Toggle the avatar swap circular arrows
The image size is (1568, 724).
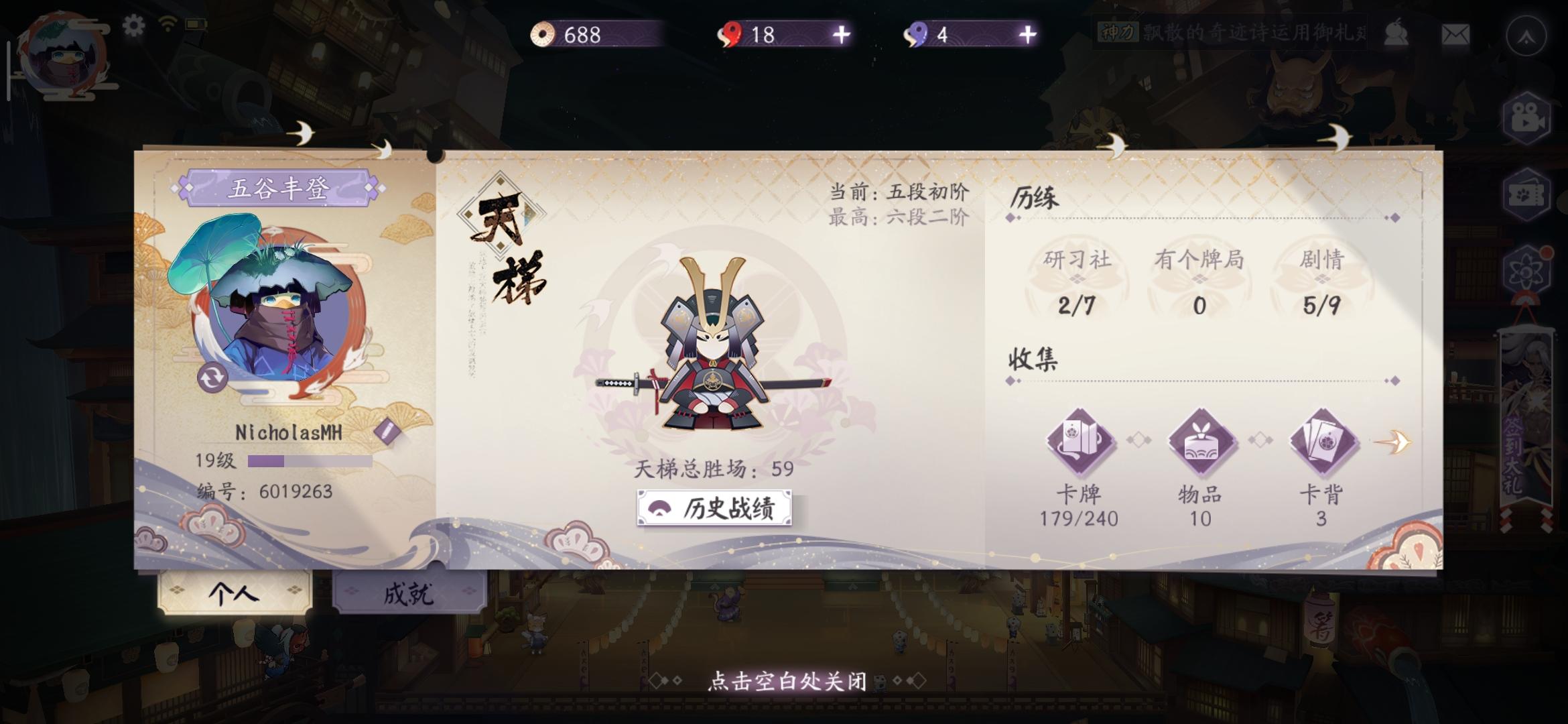pyautogui.click(x=212, y=378)
